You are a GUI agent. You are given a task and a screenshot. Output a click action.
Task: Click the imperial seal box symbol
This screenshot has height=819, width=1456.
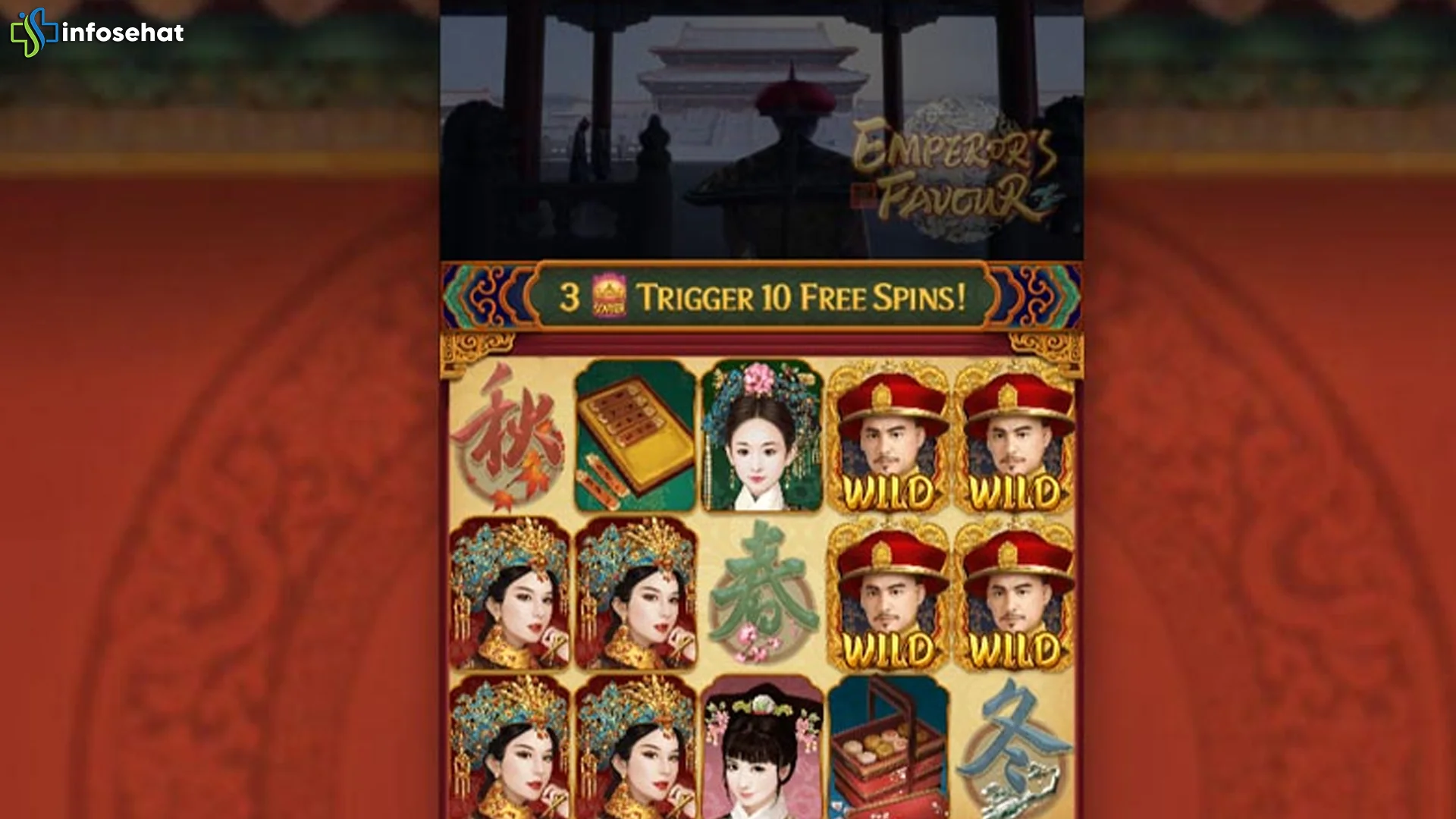(637, 432)
